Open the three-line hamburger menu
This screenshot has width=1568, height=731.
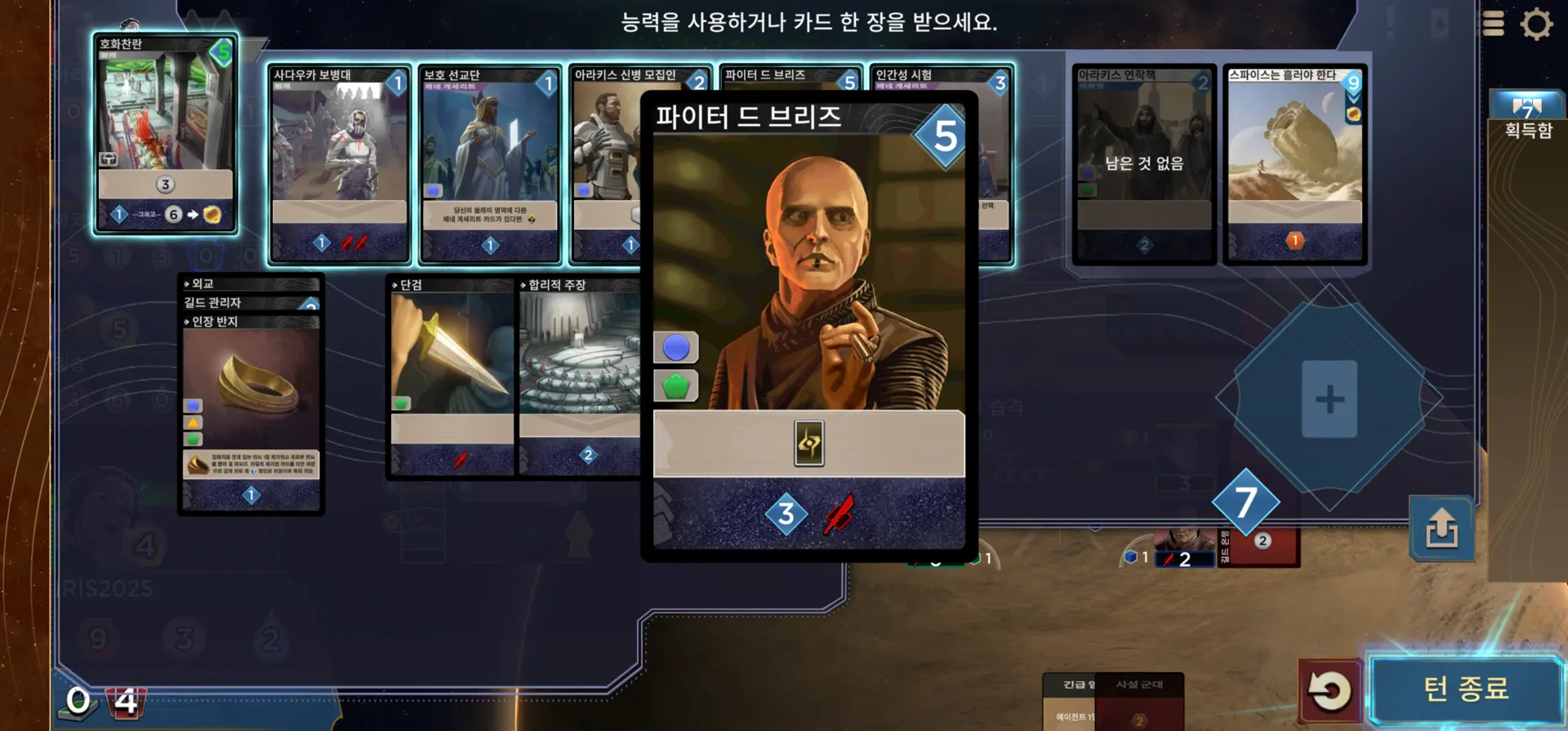1493,24
